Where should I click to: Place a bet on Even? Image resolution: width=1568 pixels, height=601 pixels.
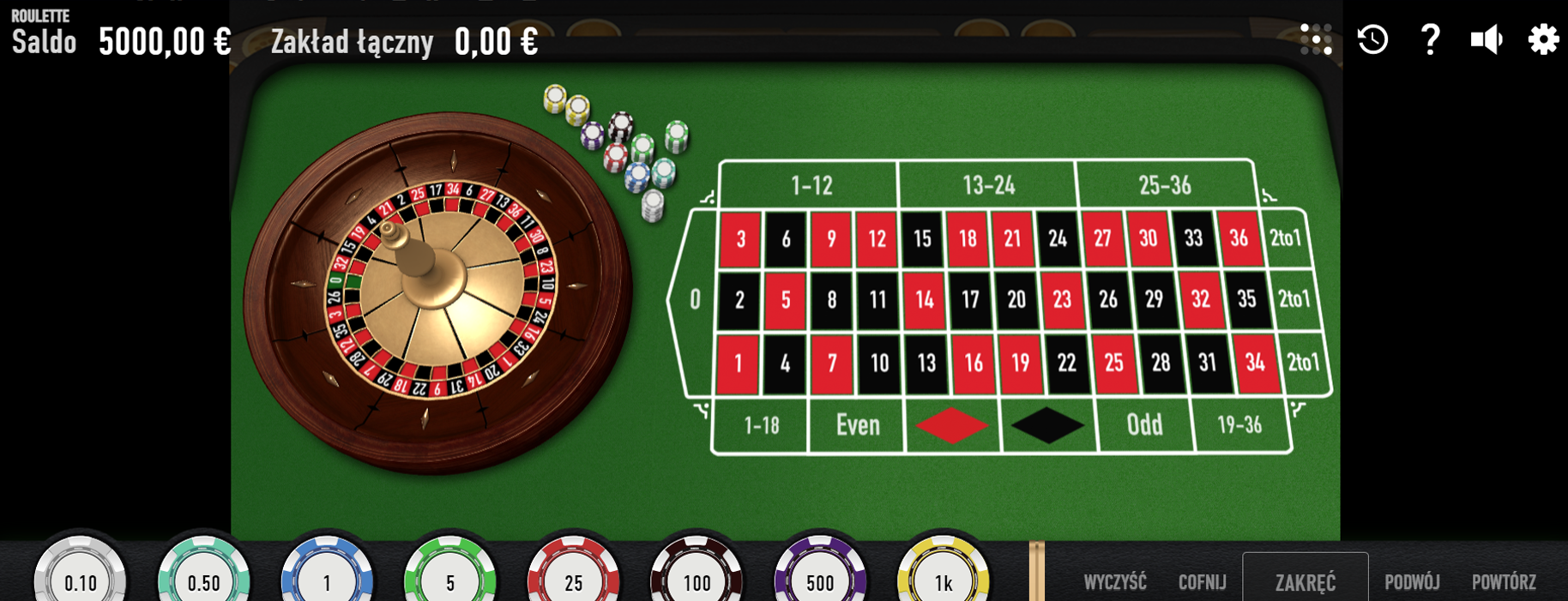(x=858, y=425)
